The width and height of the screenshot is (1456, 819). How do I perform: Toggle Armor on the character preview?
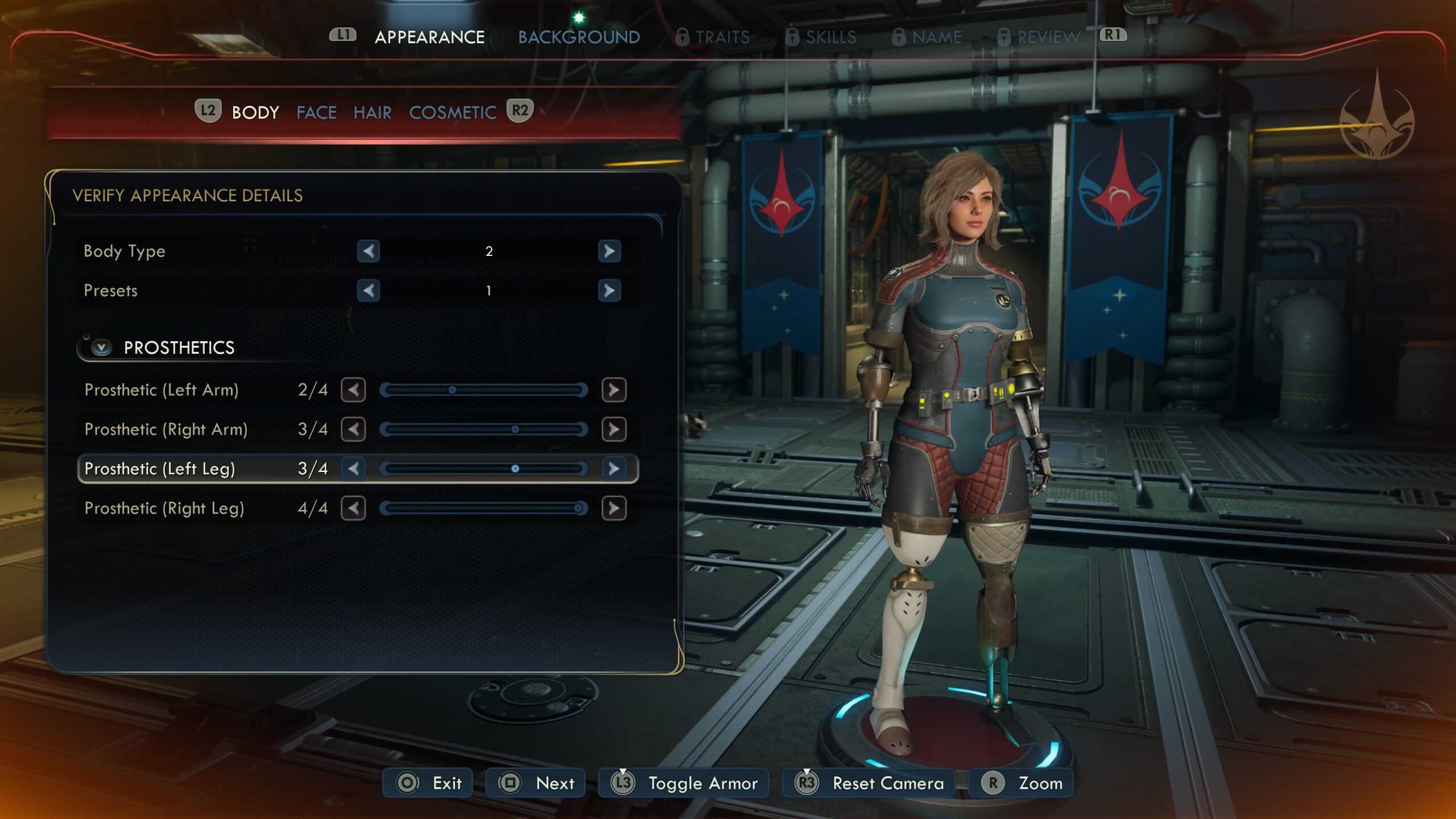684,783
